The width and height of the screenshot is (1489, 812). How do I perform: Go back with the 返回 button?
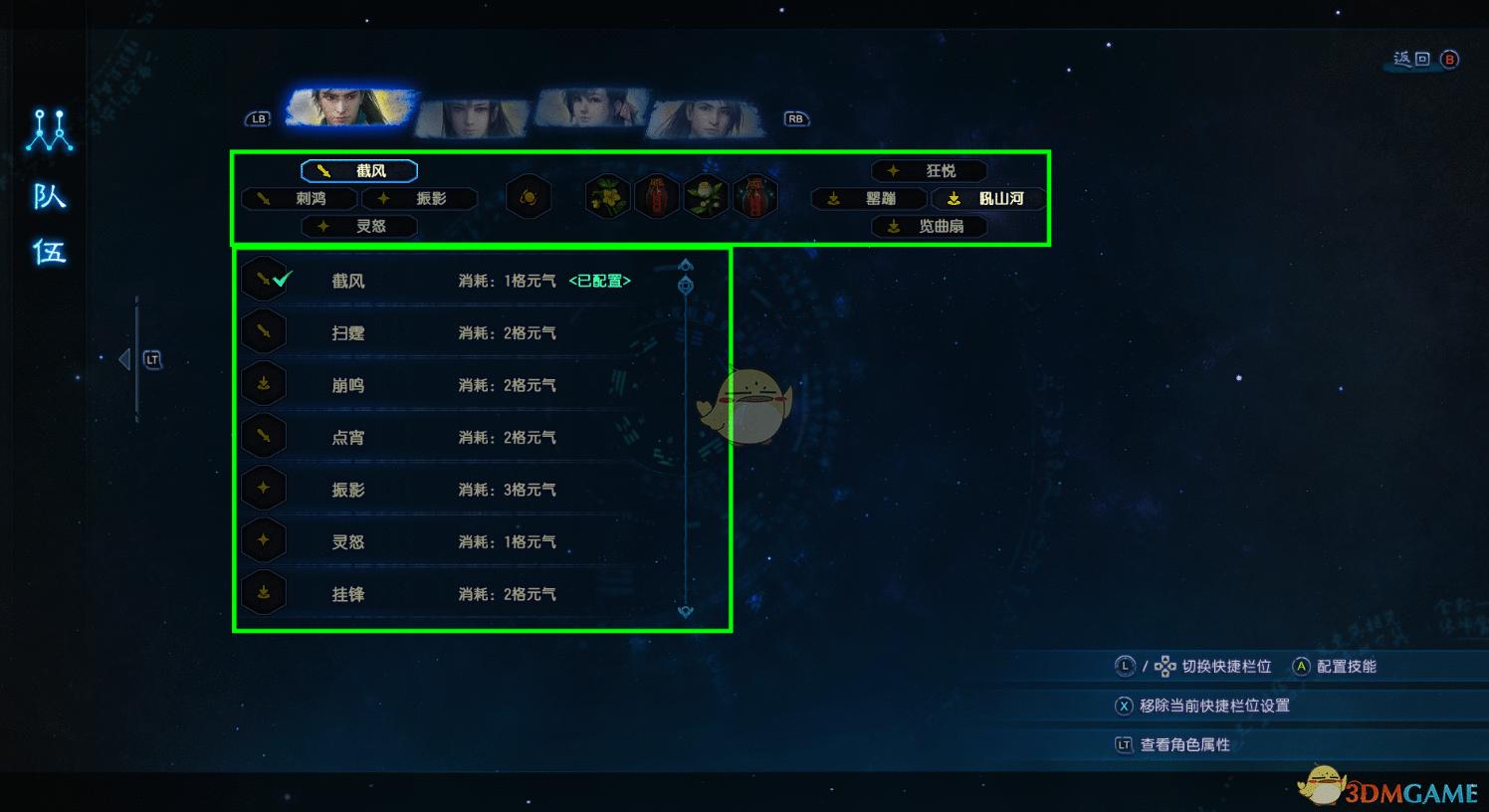pyautogui.click(x=1425, y=60)
